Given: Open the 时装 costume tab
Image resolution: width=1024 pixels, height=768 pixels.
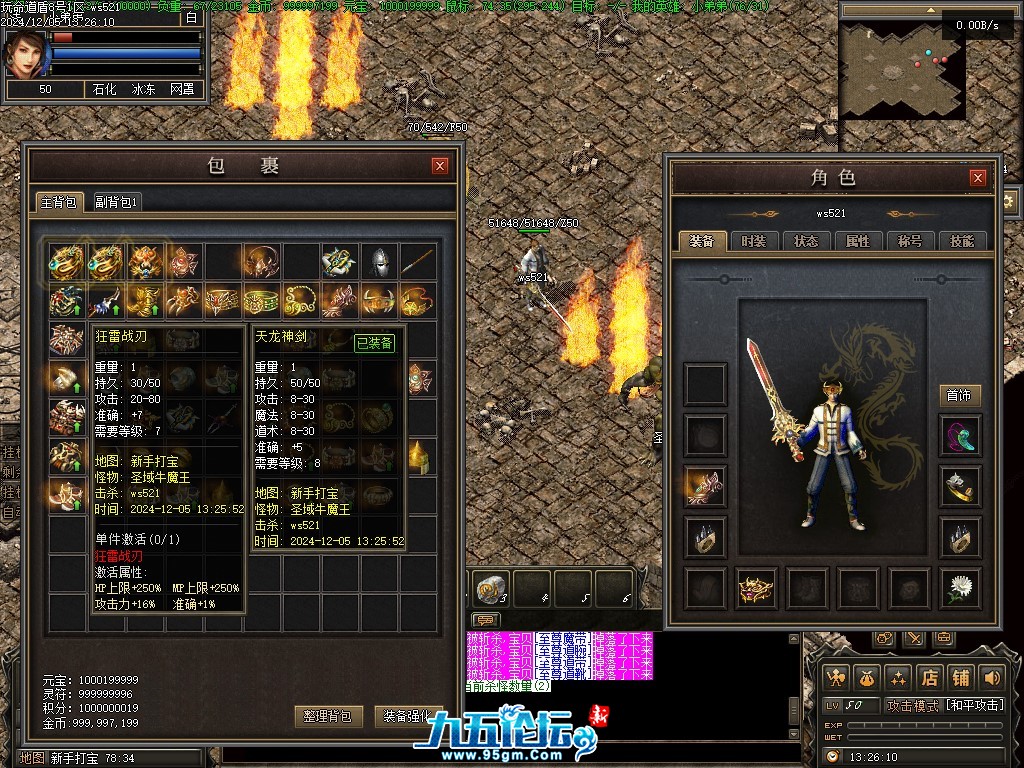Looking at the screenshot, I should 754,241.
